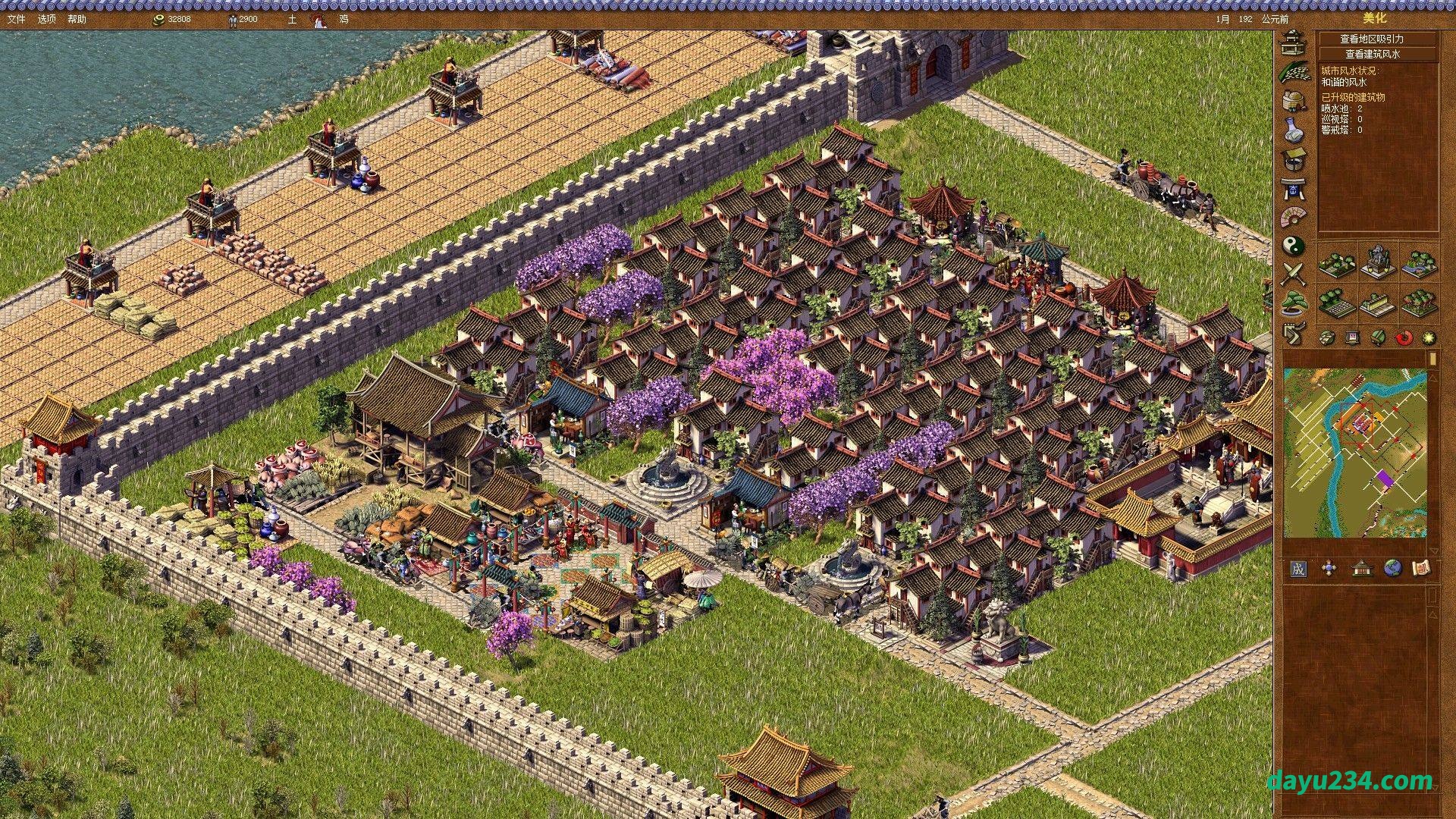
Task: Click the 查看建筑风水 button
Action: click(x=1376, y=54)
